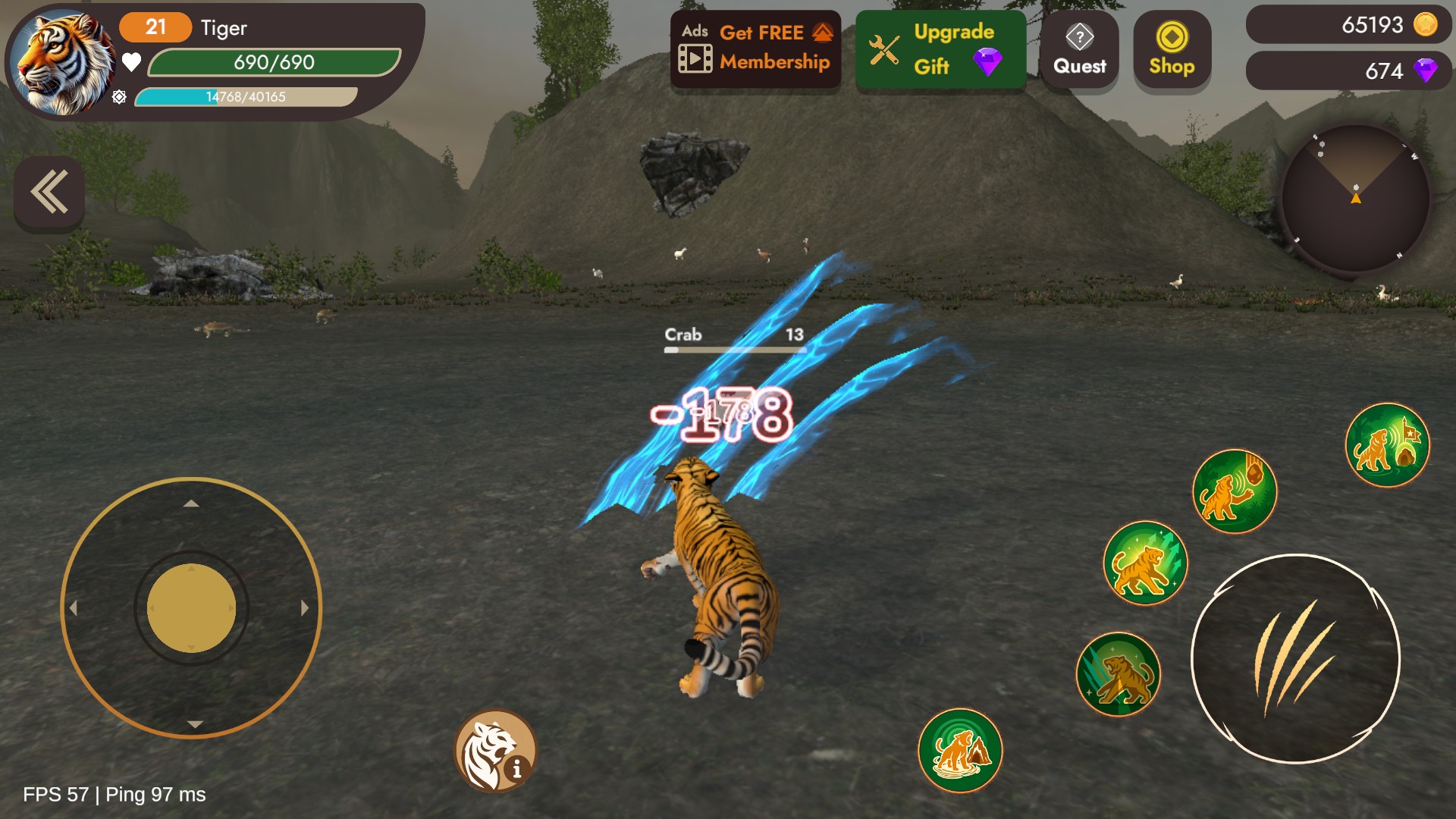
Task: Open the tiger info button
Action: tap(496, 752)
